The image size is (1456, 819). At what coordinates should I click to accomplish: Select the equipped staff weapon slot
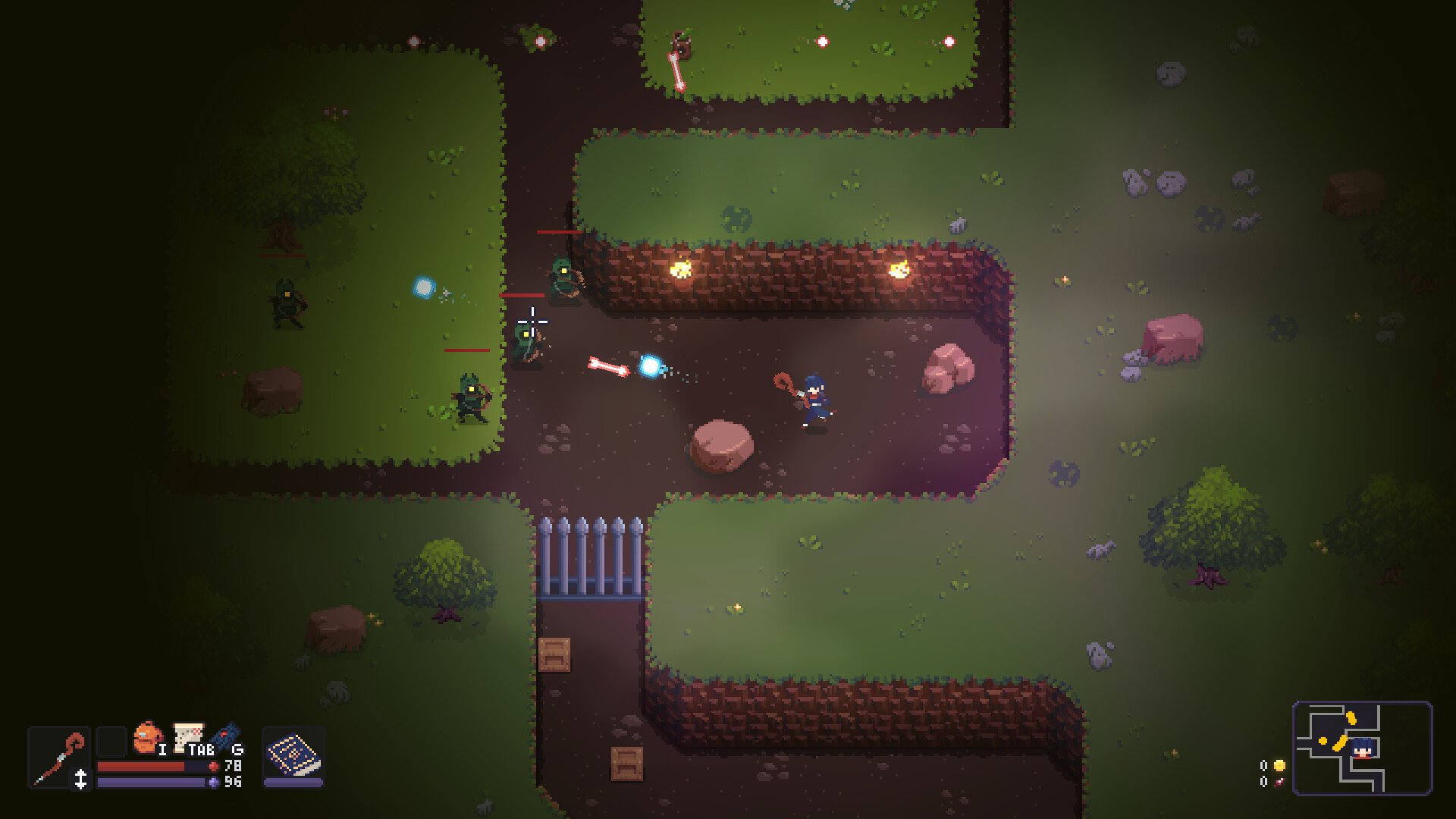(x=58, y=757)
